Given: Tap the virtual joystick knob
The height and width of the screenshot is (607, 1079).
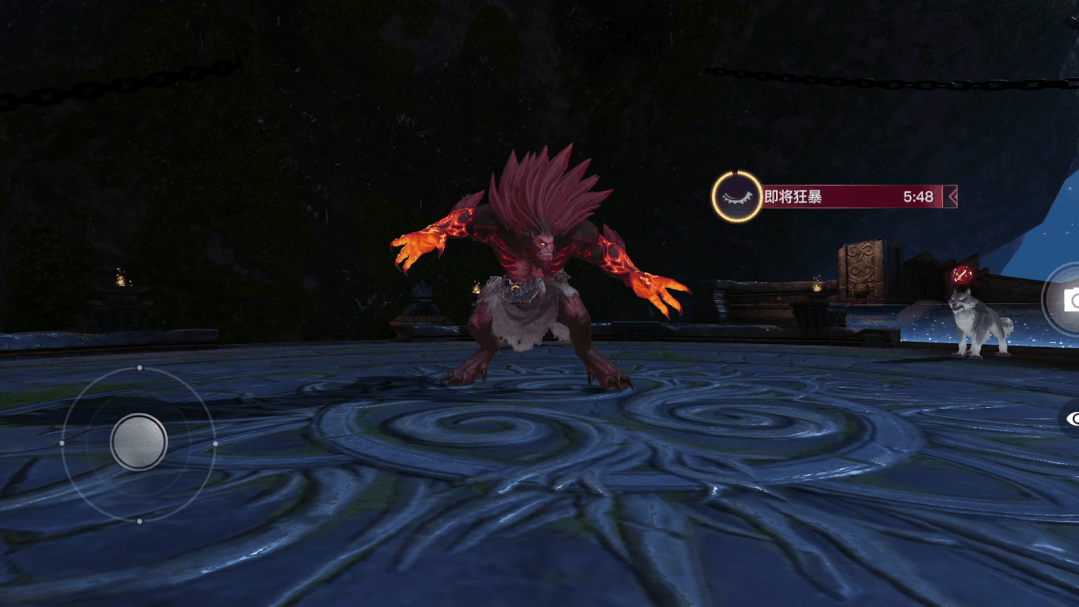Looking at the screenshot, I should [139, 441].
